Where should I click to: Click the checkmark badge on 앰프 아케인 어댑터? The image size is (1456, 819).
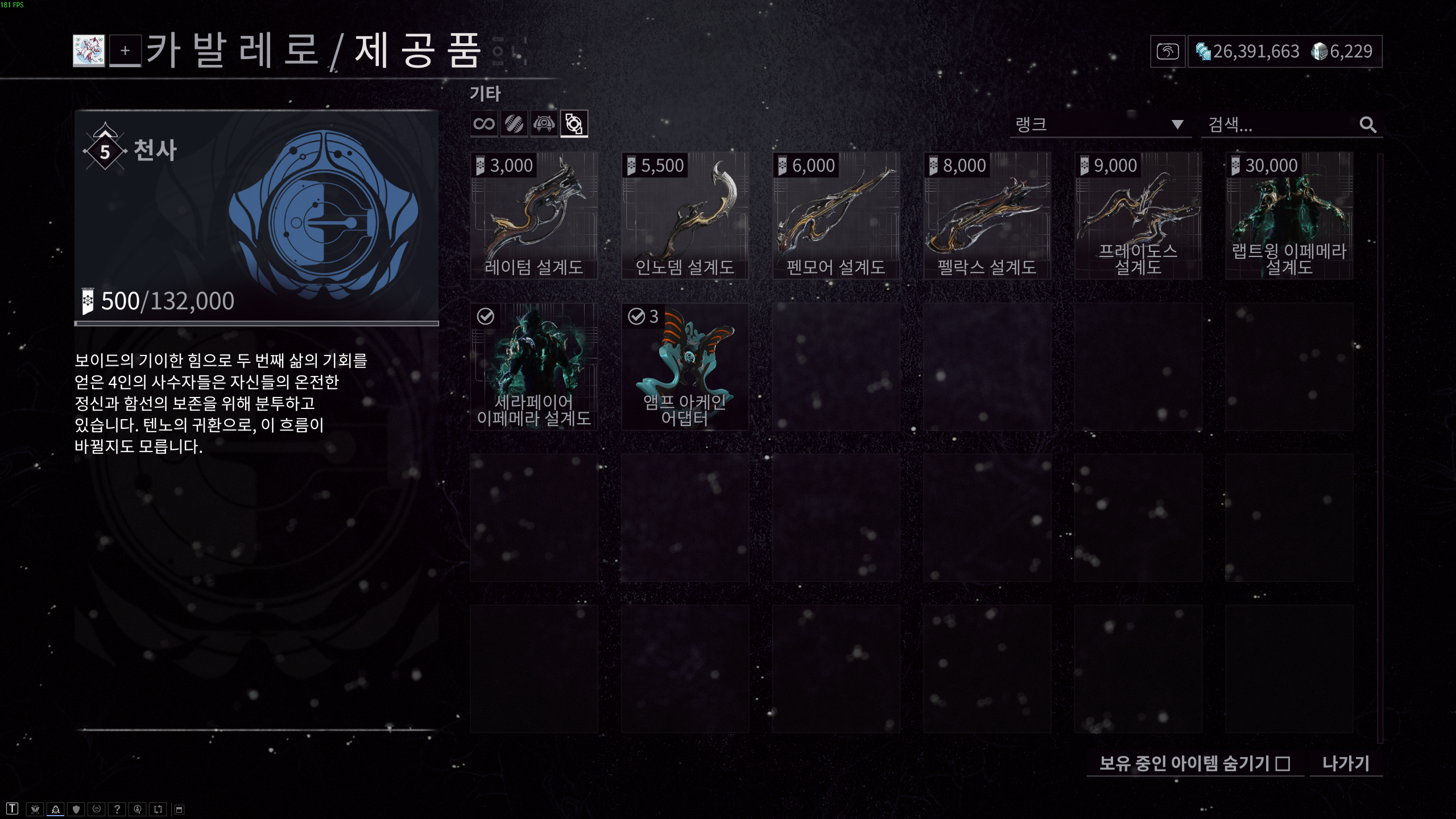click(x=636, y=317)
